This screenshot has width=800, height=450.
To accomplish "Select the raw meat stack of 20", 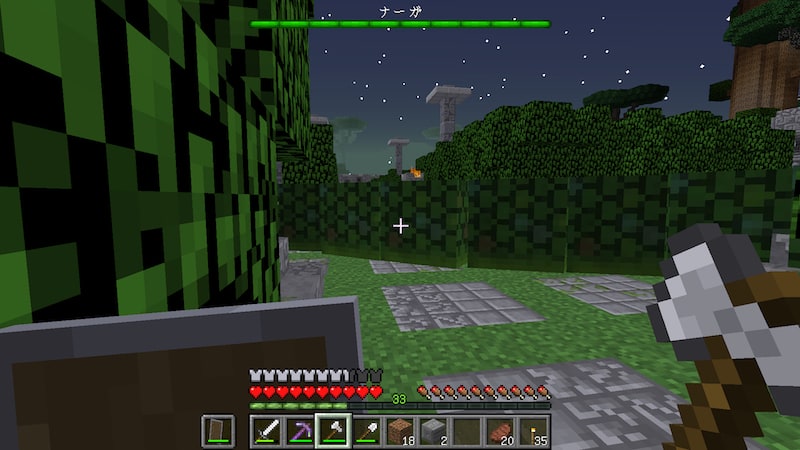I will point(500,431).
